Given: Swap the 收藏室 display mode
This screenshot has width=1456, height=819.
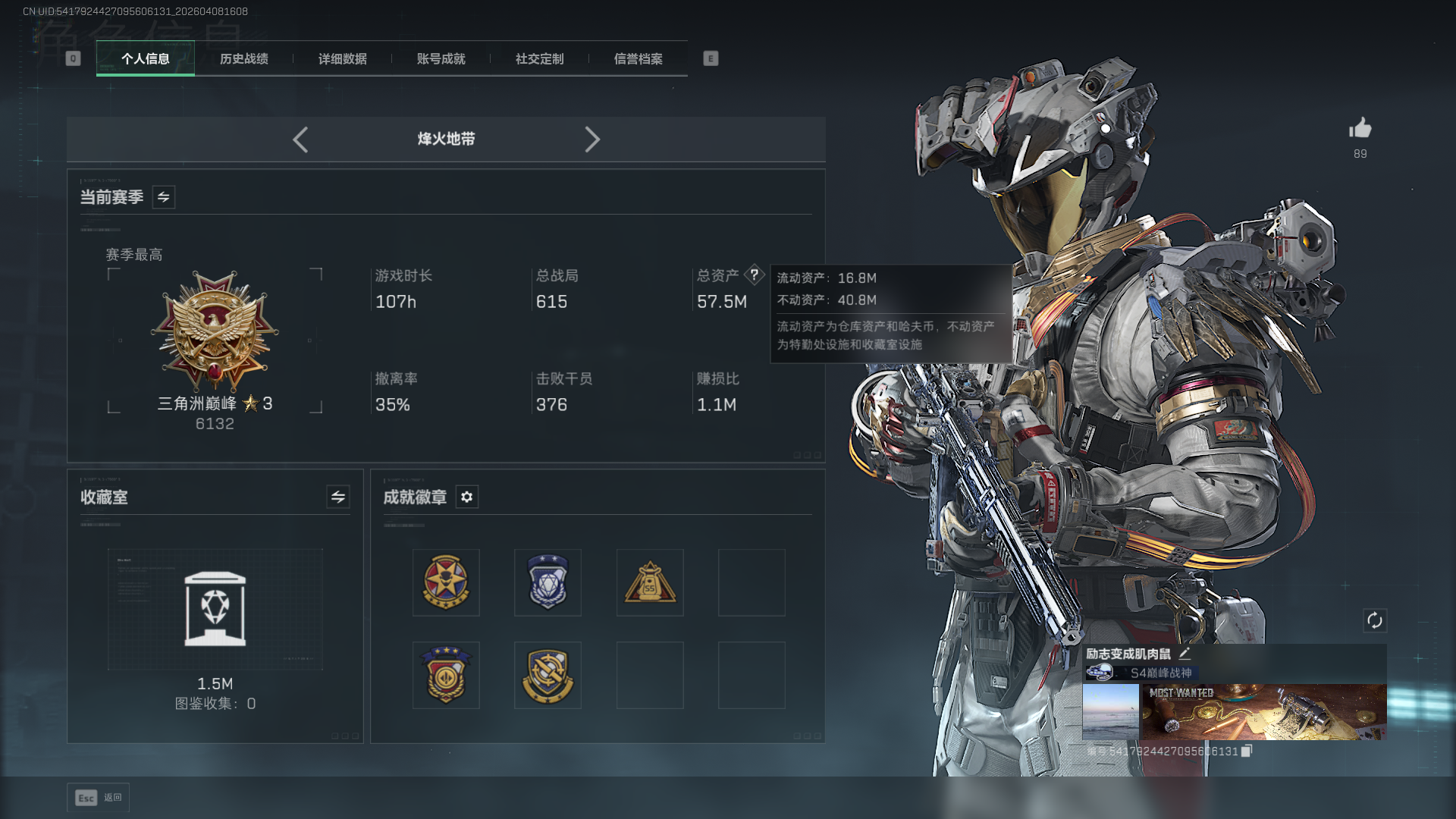Looking at the screenshot, I should pyautogui.click(x=337, y=497).
